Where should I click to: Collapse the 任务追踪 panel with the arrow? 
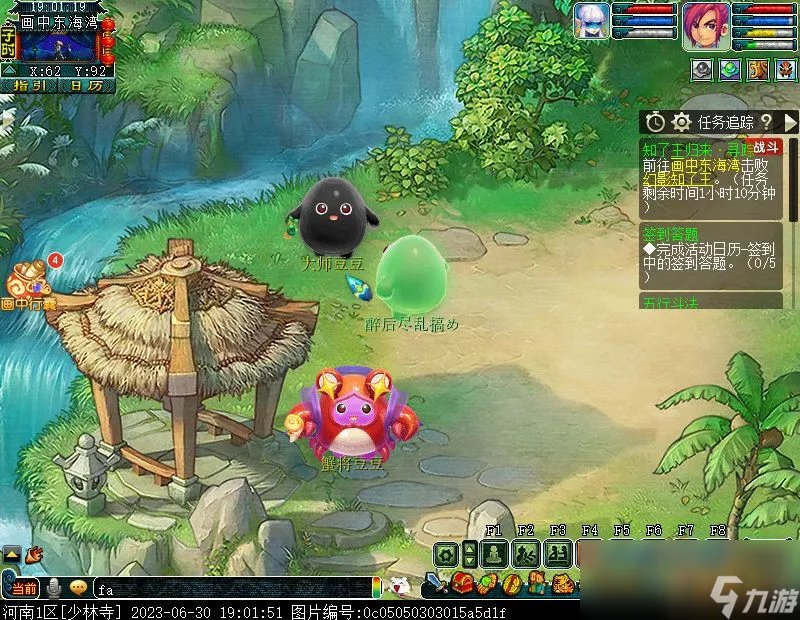click(790, 122)
